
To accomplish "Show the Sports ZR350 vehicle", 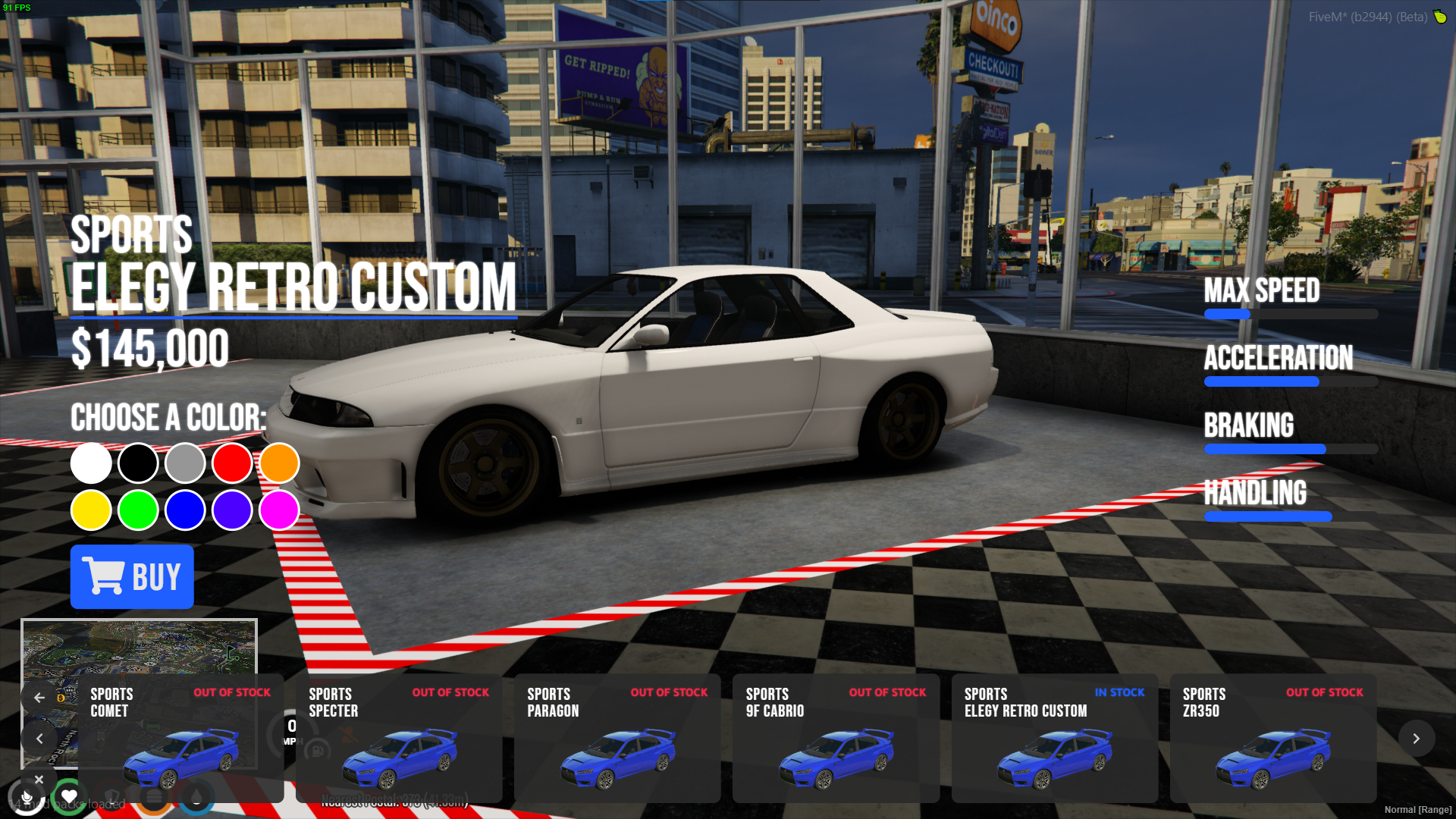I will [x=1272, y=738].
